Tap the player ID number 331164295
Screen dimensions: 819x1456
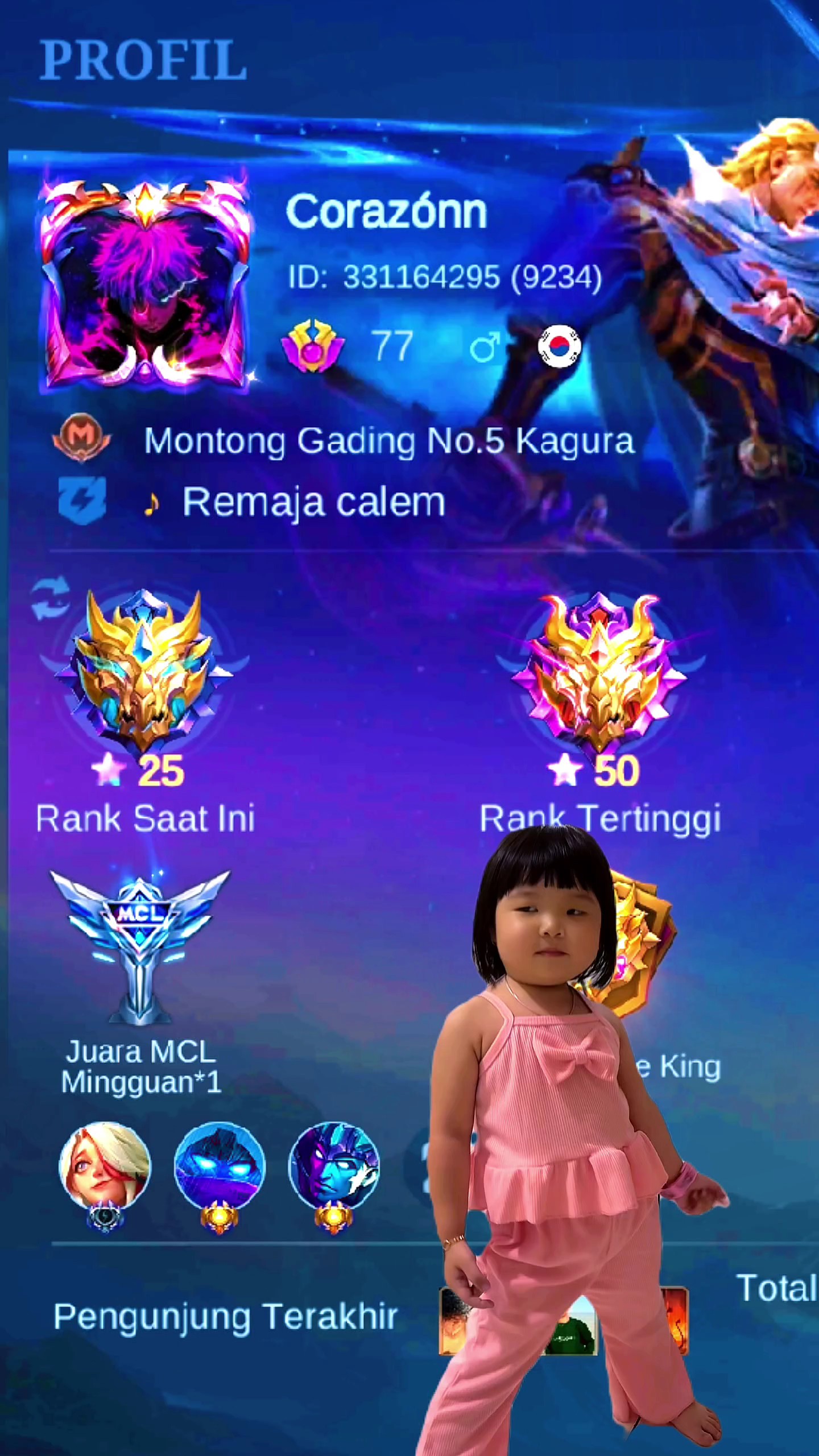click(x=422, y=278)
